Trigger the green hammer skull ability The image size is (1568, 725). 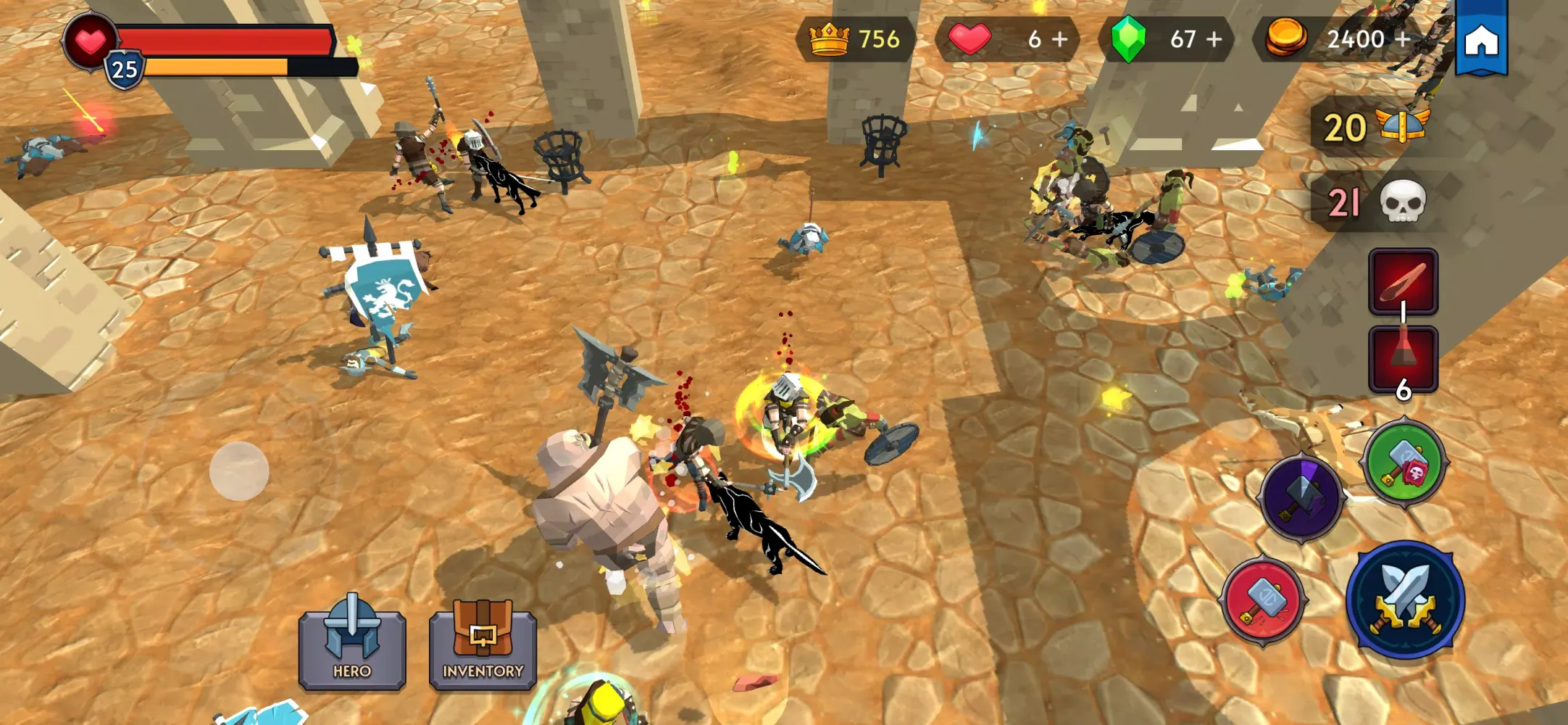(1404, 463)
